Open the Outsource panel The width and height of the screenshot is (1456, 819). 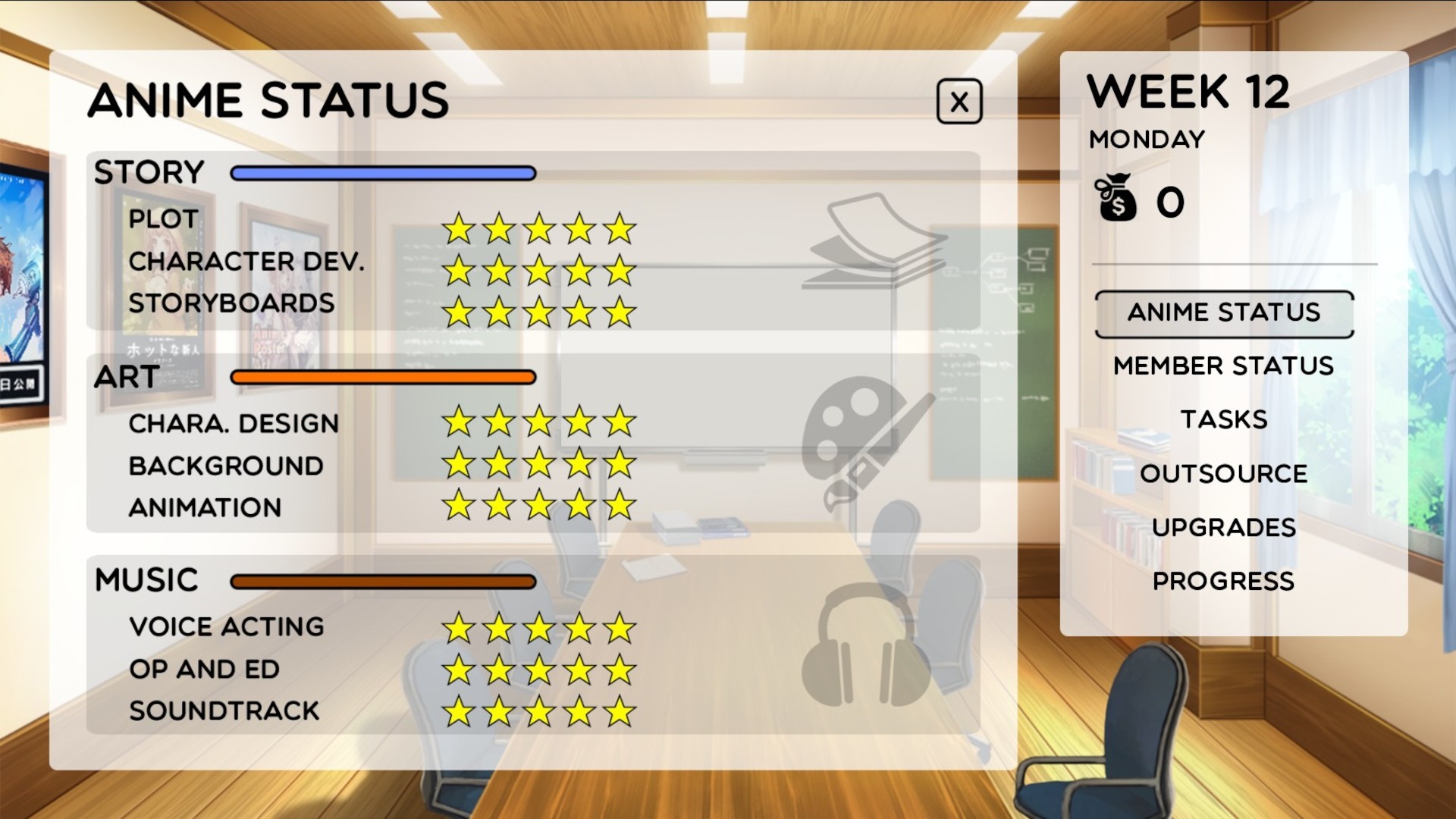[1223, 473]
